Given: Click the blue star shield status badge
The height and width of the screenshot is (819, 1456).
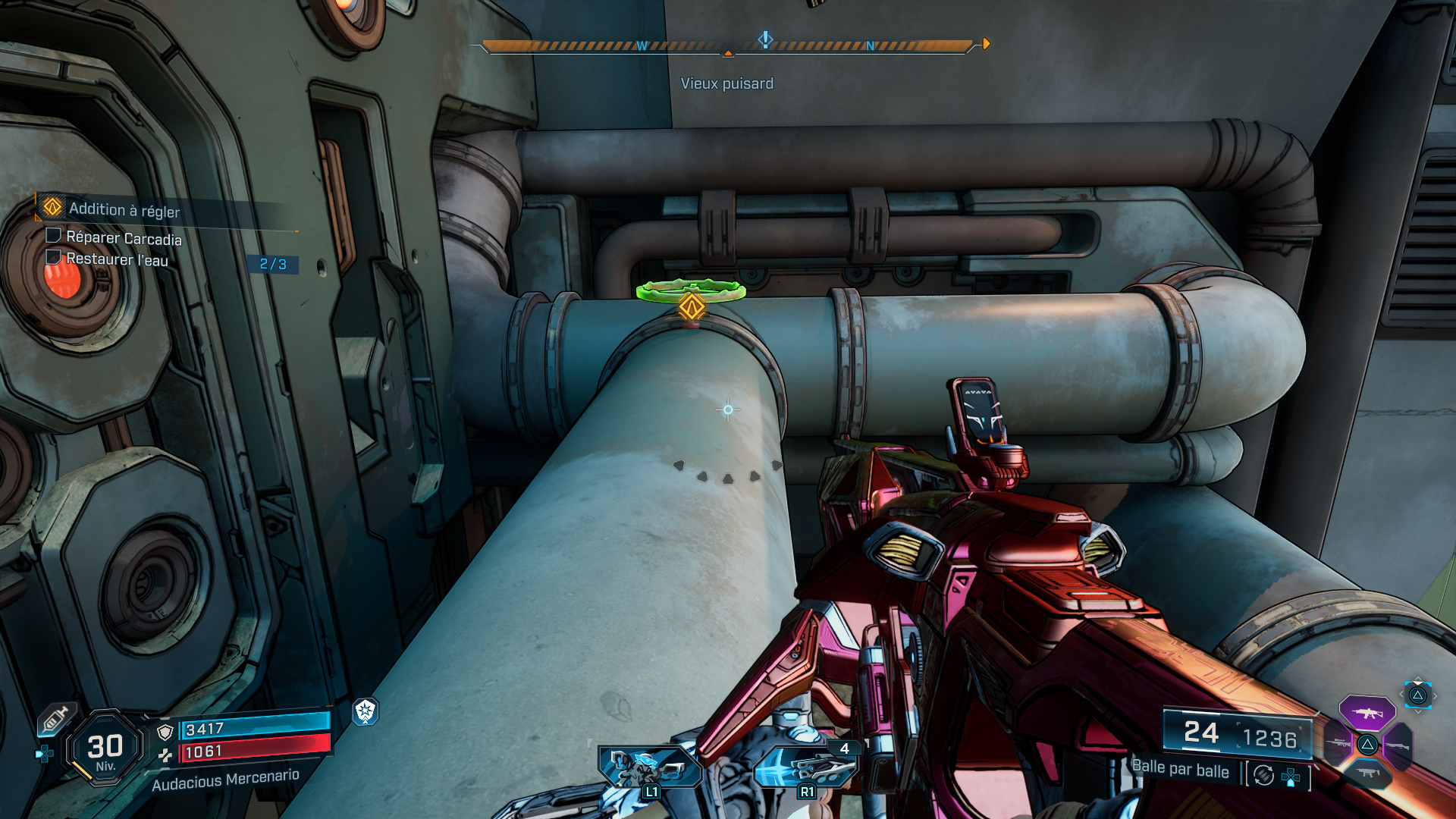Looking at the screenshot, I should tap(366, 711).
